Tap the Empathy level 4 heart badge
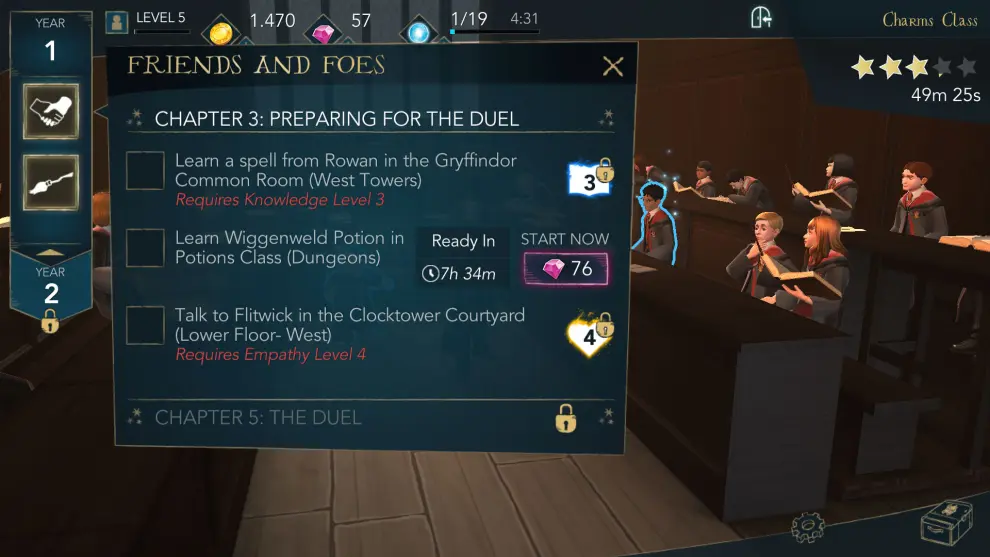 coord(590,335)
